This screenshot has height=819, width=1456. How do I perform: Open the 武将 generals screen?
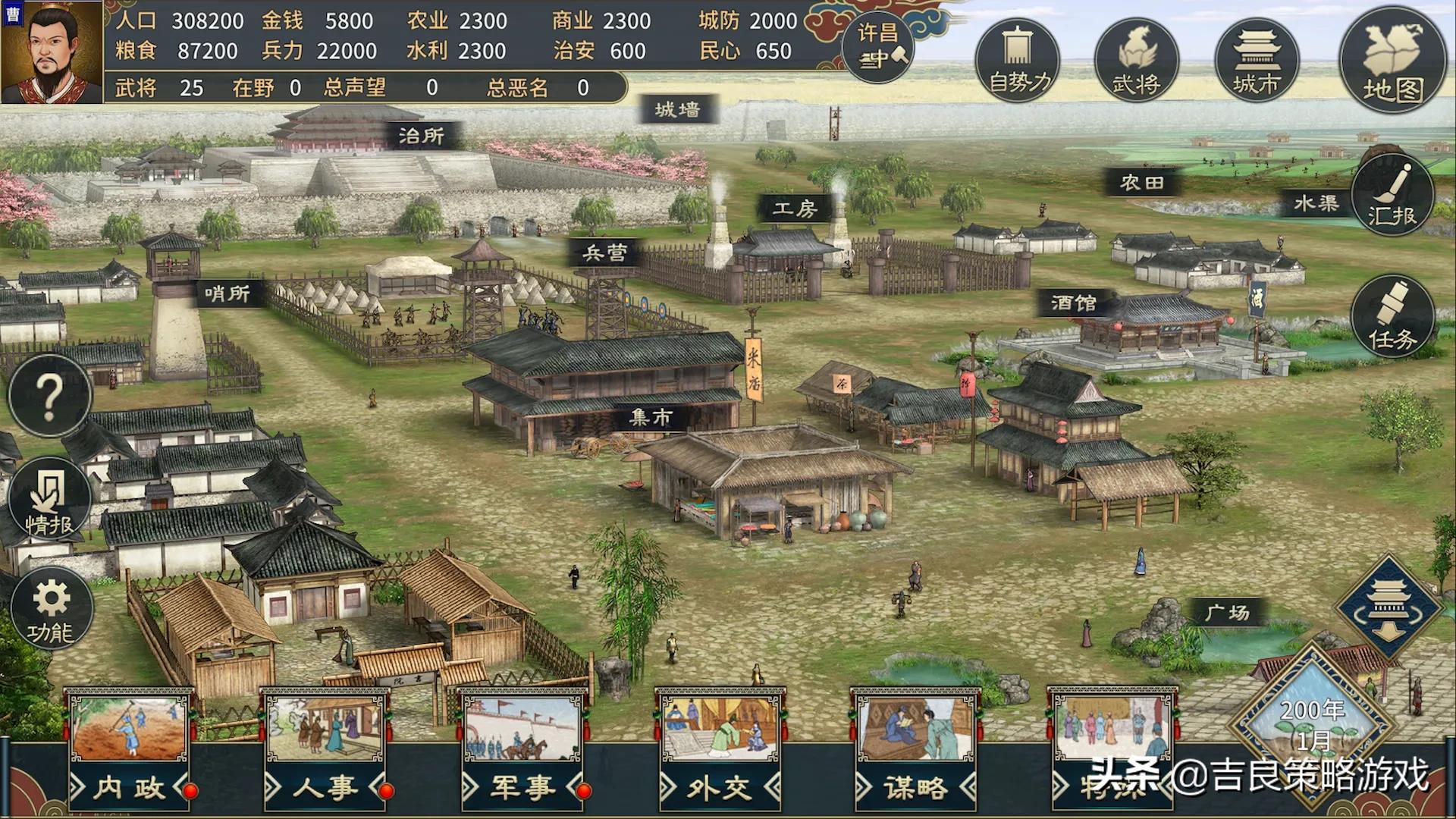tap(1136, 61)
